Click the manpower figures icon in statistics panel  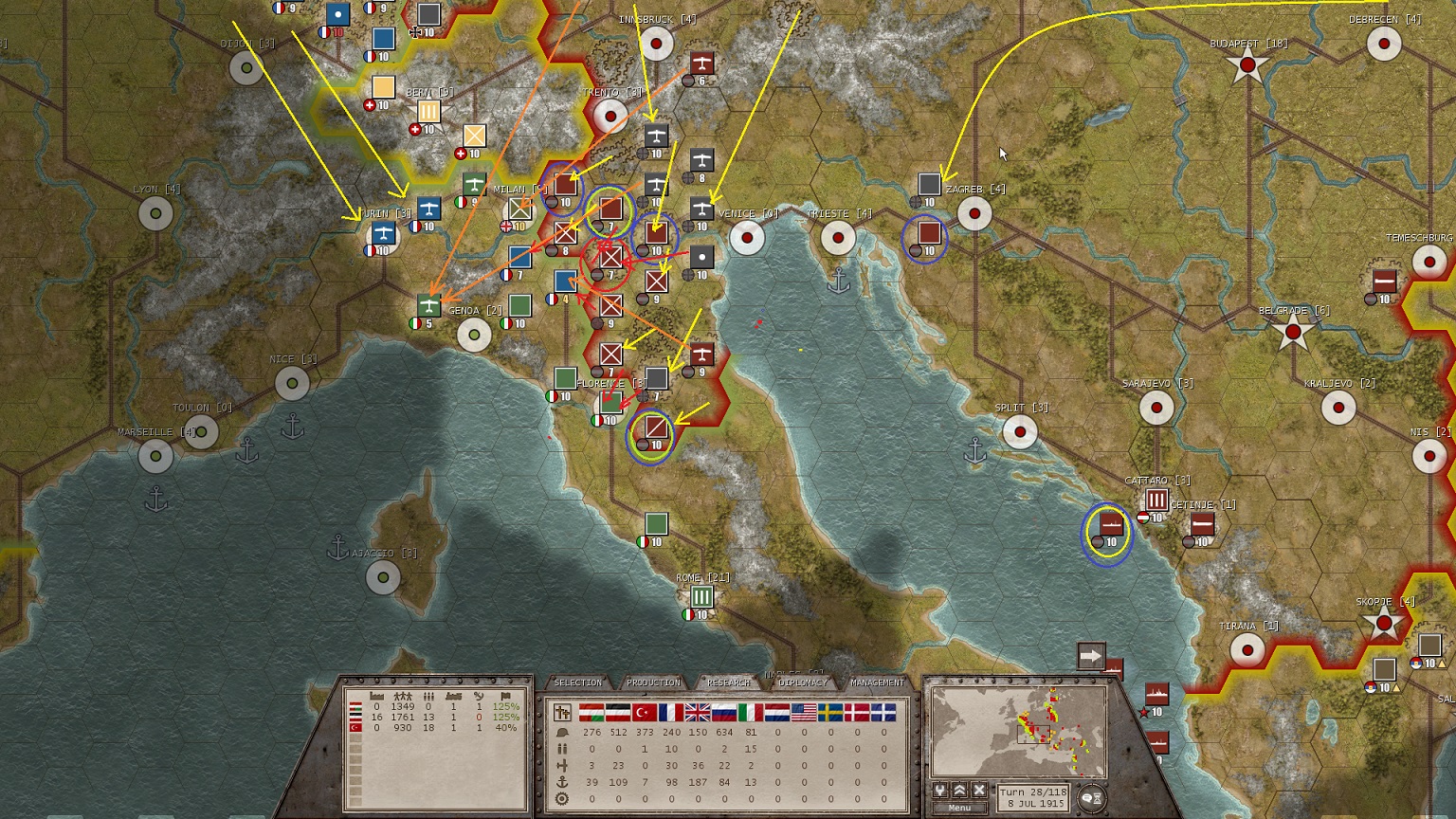pyautogui.click(x=405, y=696)
